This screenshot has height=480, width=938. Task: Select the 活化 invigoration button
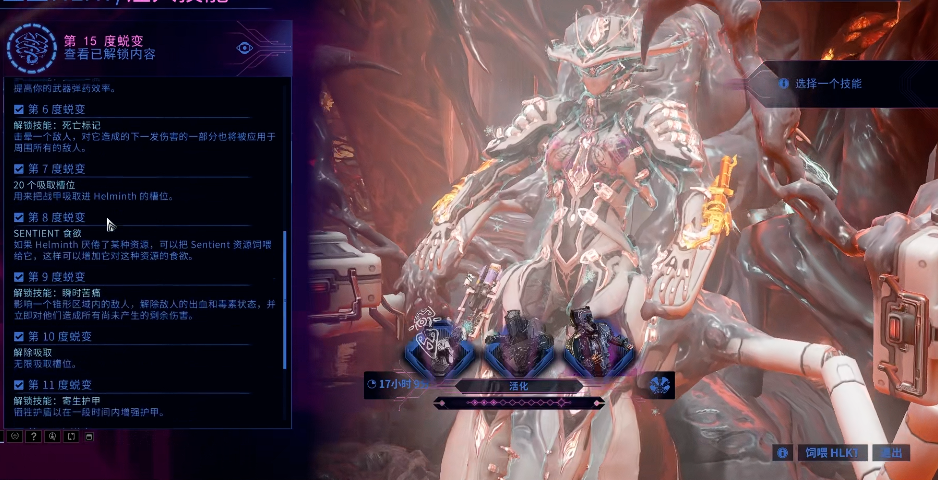(x=517, y=385)
